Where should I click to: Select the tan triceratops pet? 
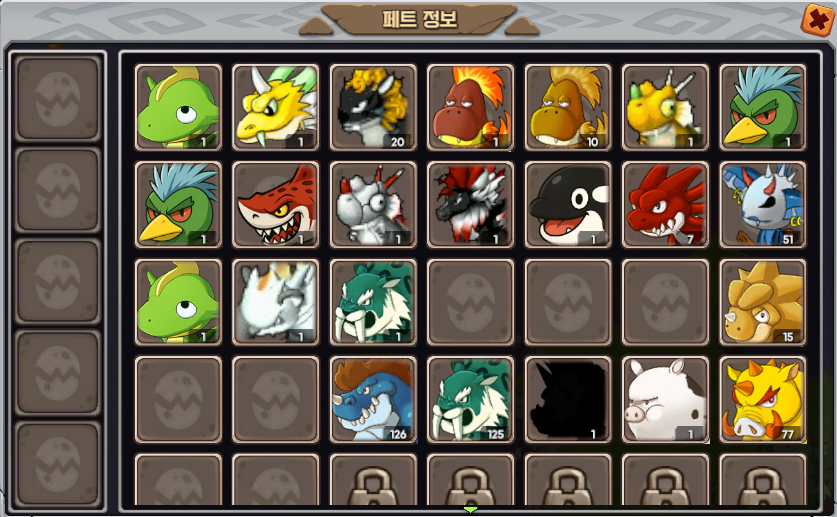[x=762, y=302]
